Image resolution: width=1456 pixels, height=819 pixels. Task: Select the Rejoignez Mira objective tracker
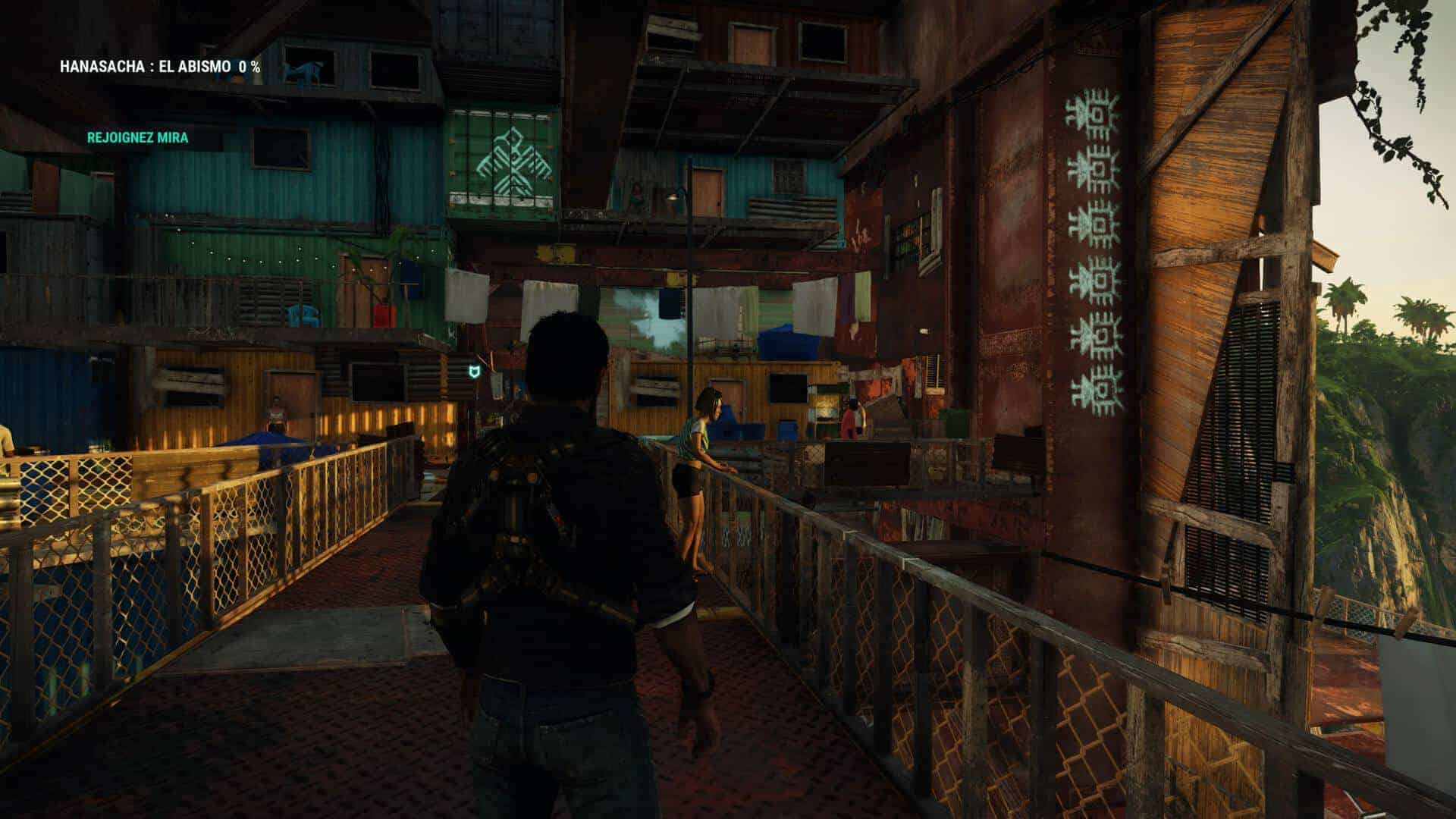[137, 138]
